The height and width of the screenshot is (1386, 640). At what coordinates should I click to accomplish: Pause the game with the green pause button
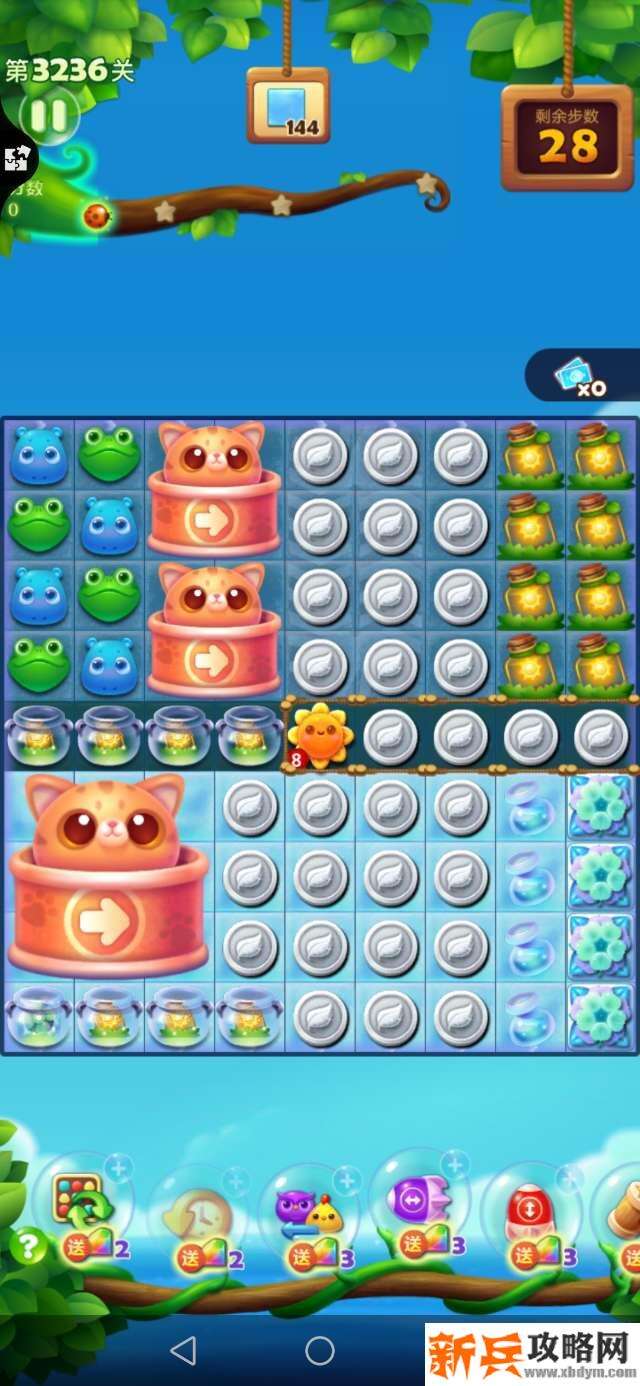click(x=48, y=117)
